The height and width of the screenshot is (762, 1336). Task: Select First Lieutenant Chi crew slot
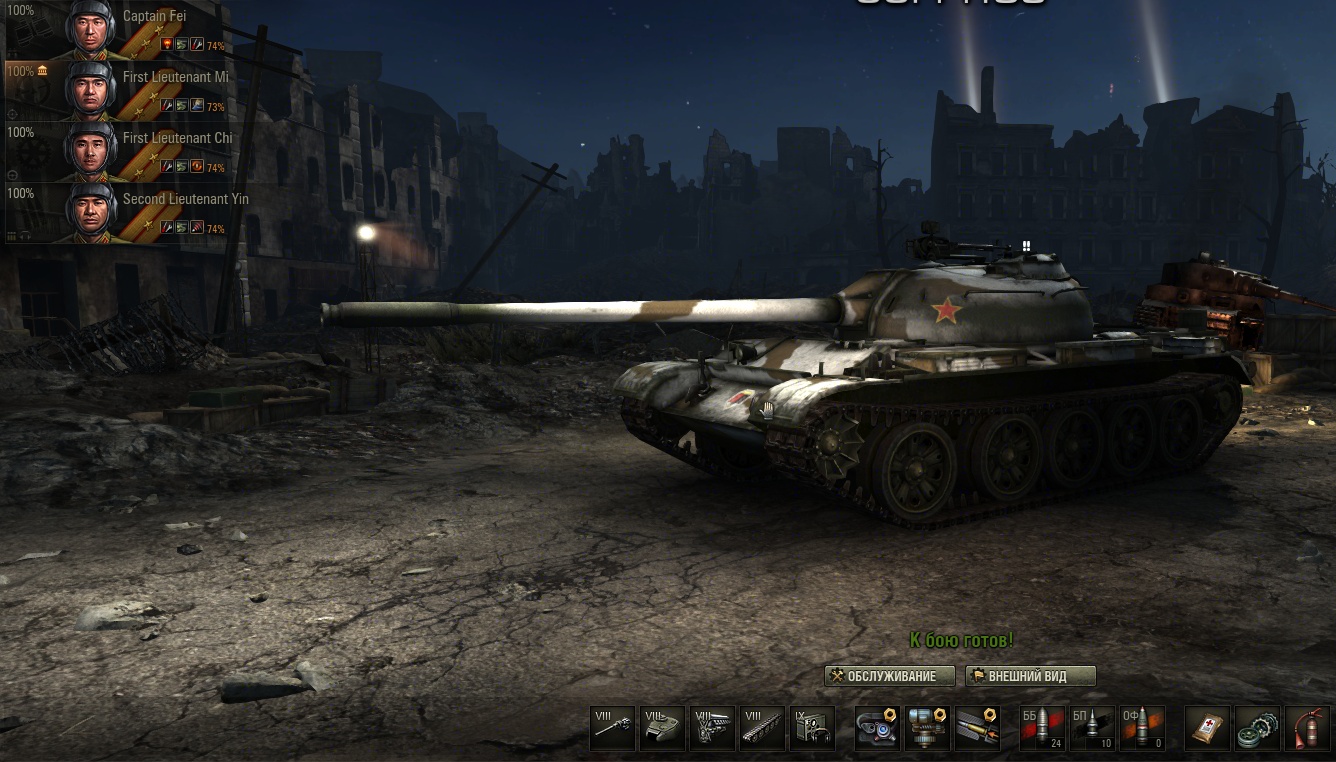coord(115,152)
